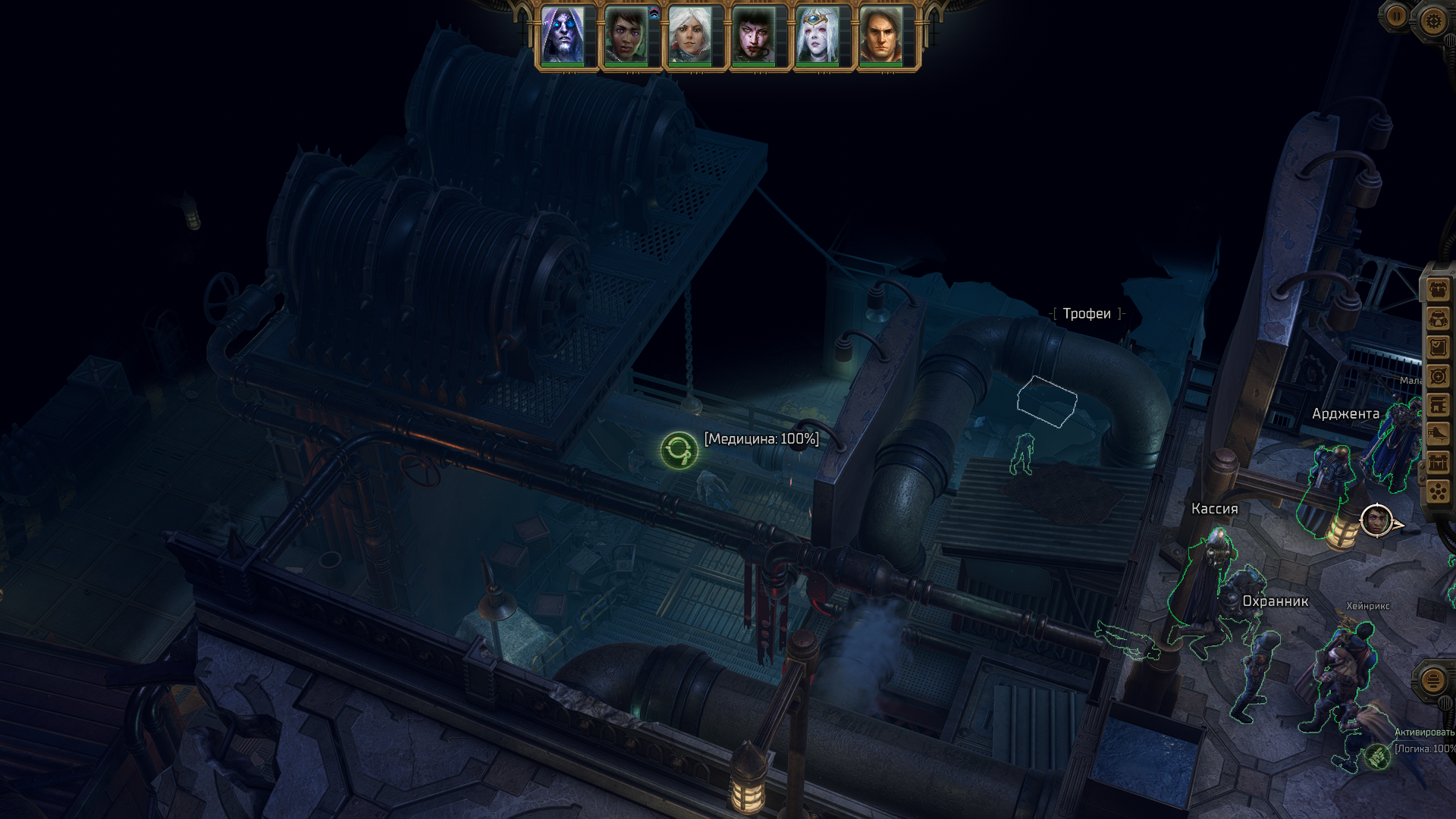The height and width of the screenshot is (819, 1456).
Task: Use the Медицина 100% interaction icon
Action: coord(679,451)
